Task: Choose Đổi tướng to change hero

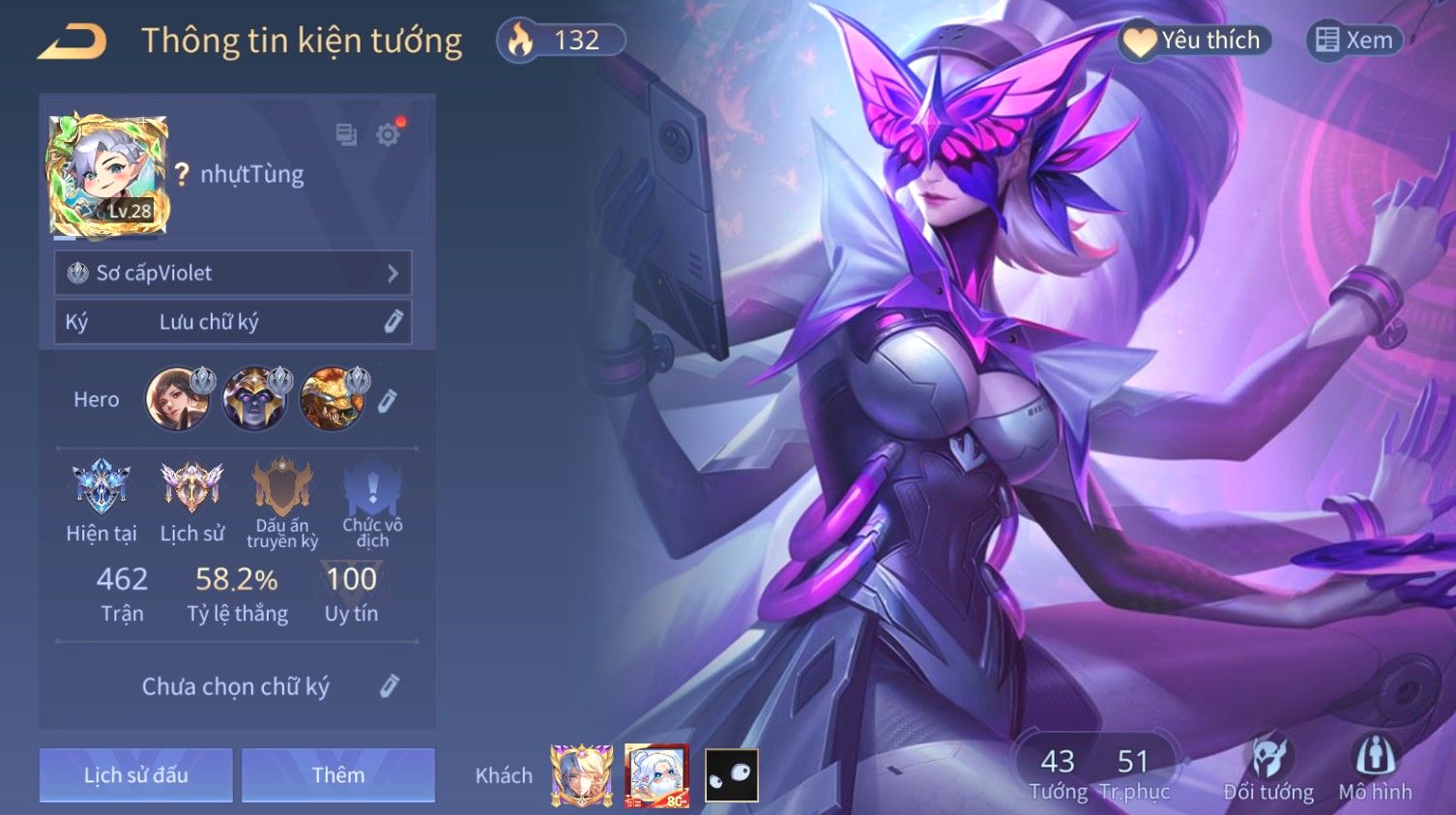Action: (x=1268, y=771)
